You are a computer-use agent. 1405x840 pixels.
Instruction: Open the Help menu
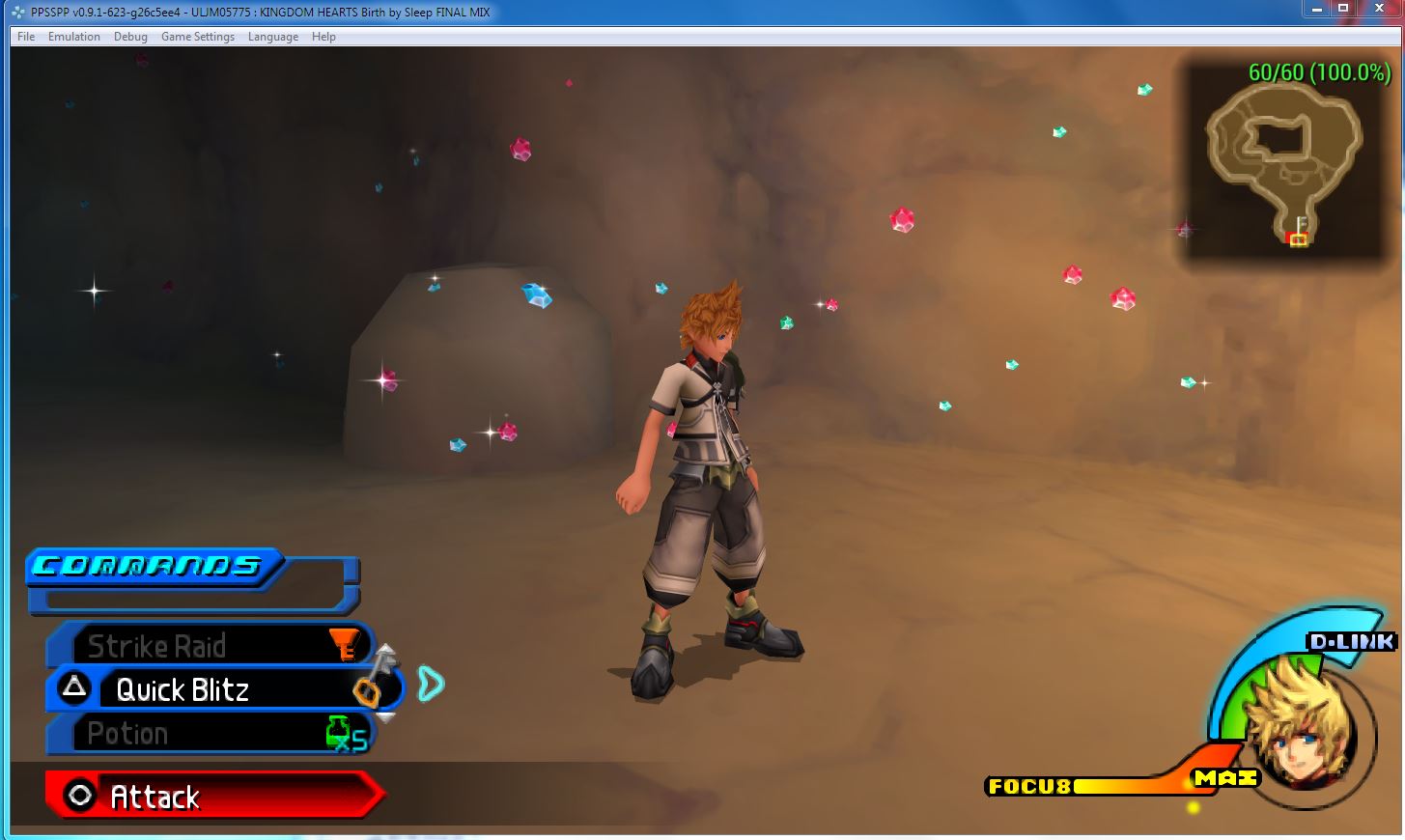point(323,37)
